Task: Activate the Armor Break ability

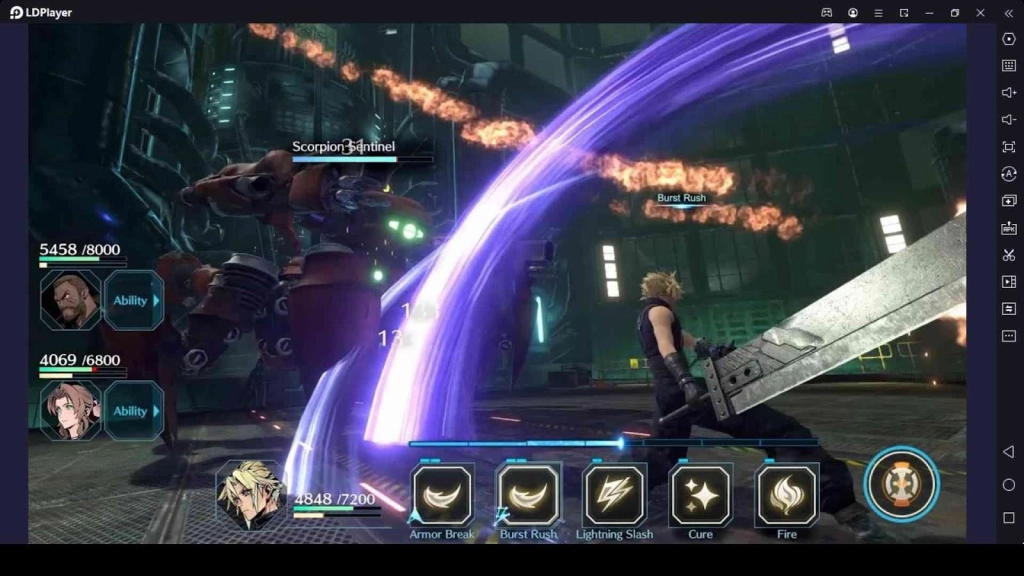Action: click(442, 495)
